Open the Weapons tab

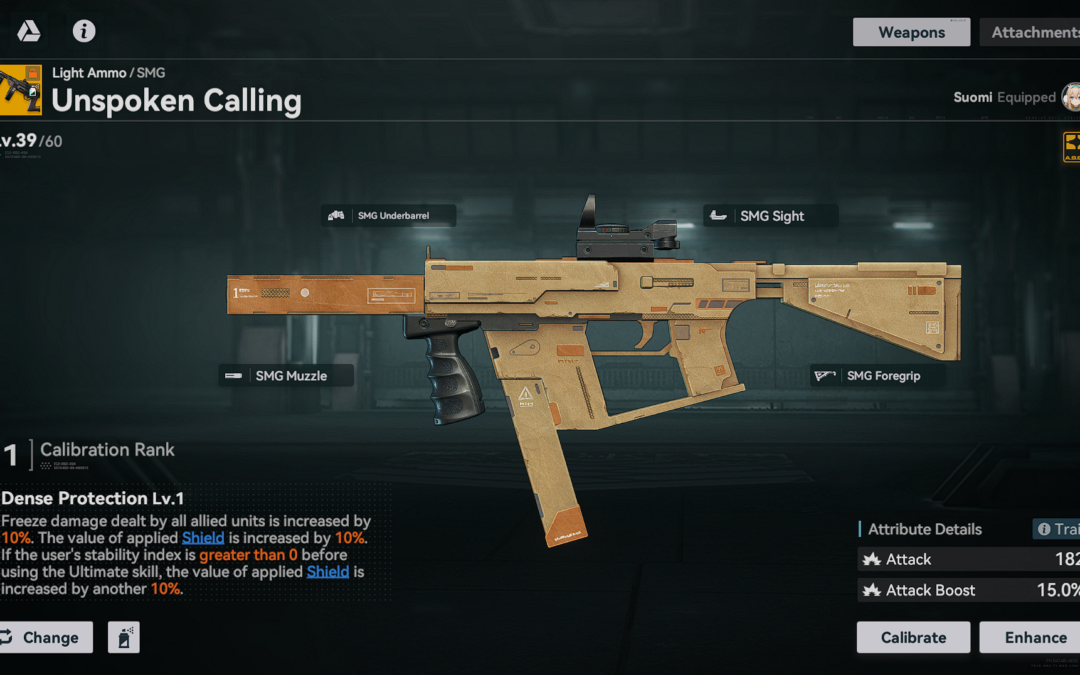911,32
